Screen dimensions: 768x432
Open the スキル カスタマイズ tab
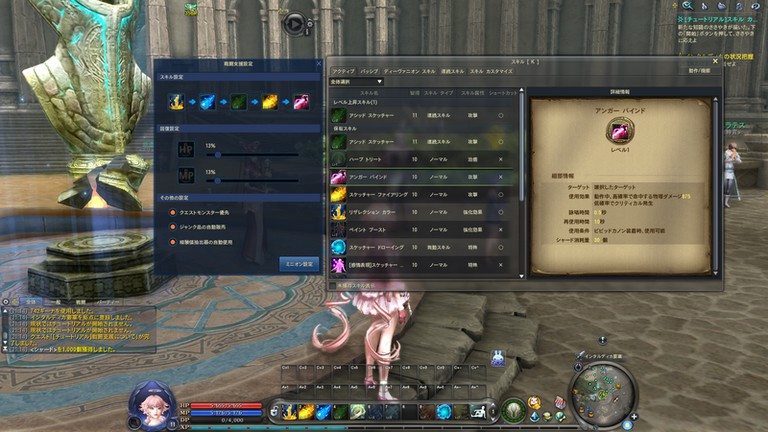[491, 71]
